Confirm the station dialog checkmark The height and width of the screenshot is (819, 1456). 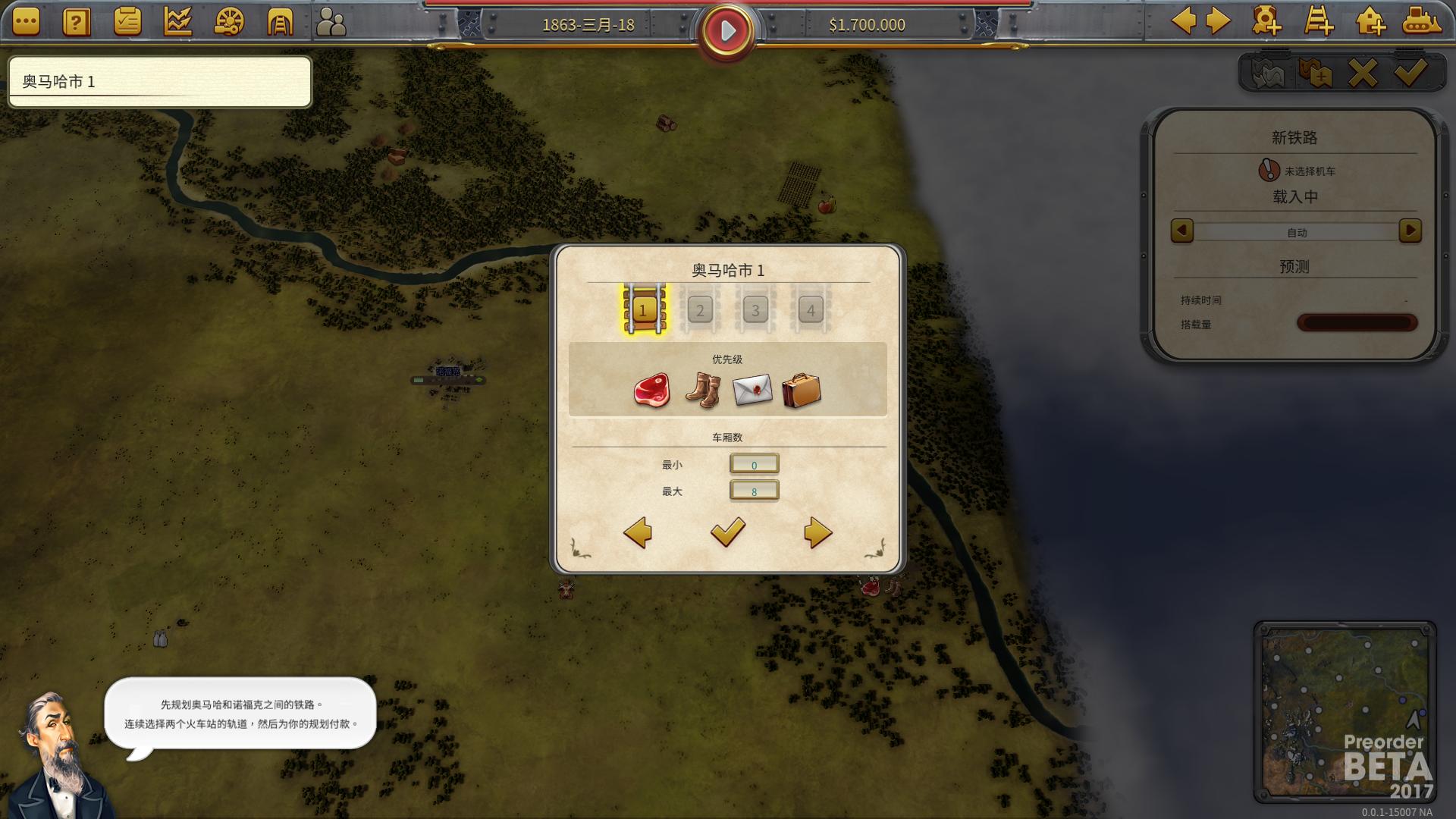point(727,532)
